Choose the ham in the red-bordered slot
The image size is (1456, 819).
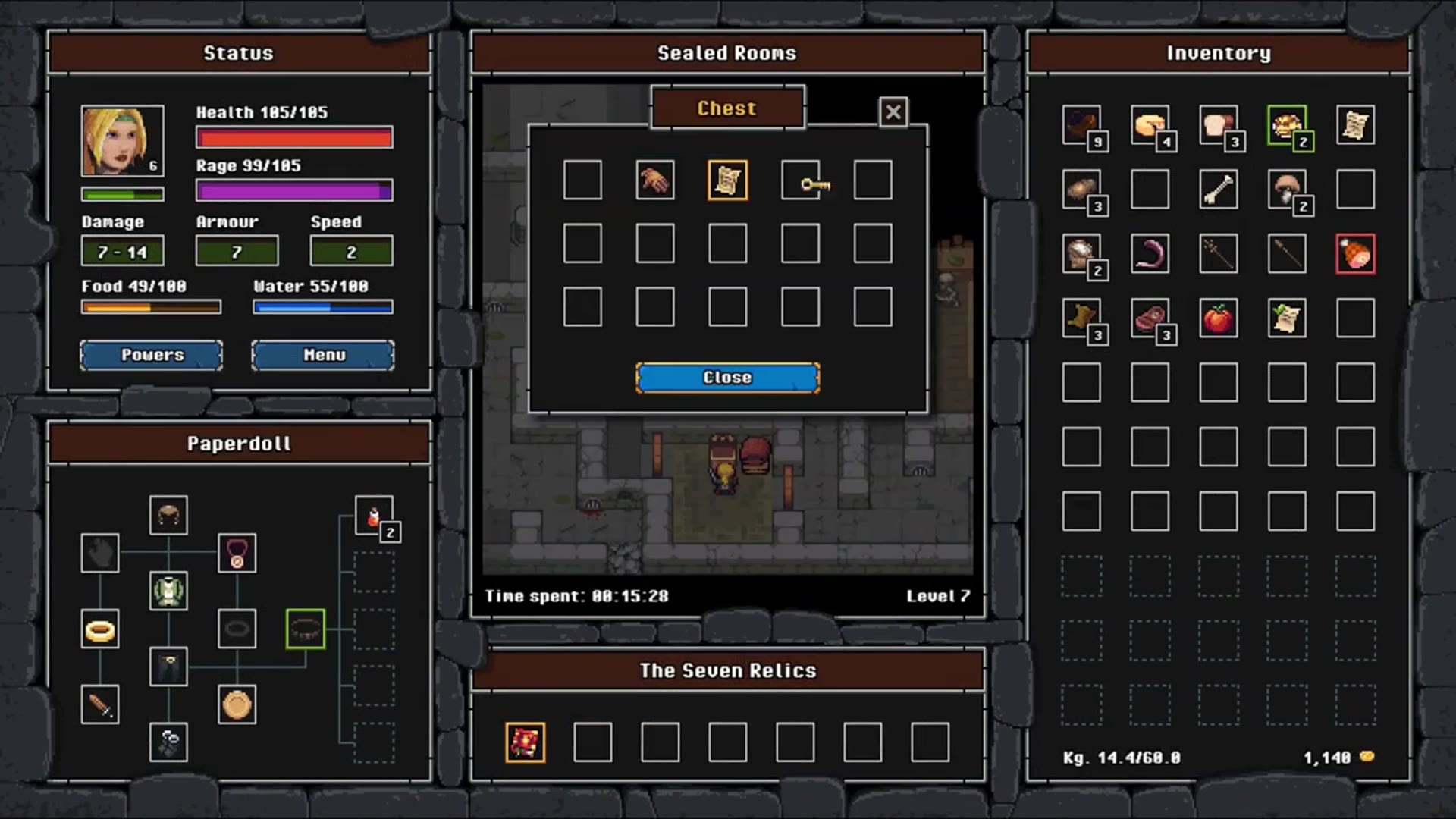1355,254
